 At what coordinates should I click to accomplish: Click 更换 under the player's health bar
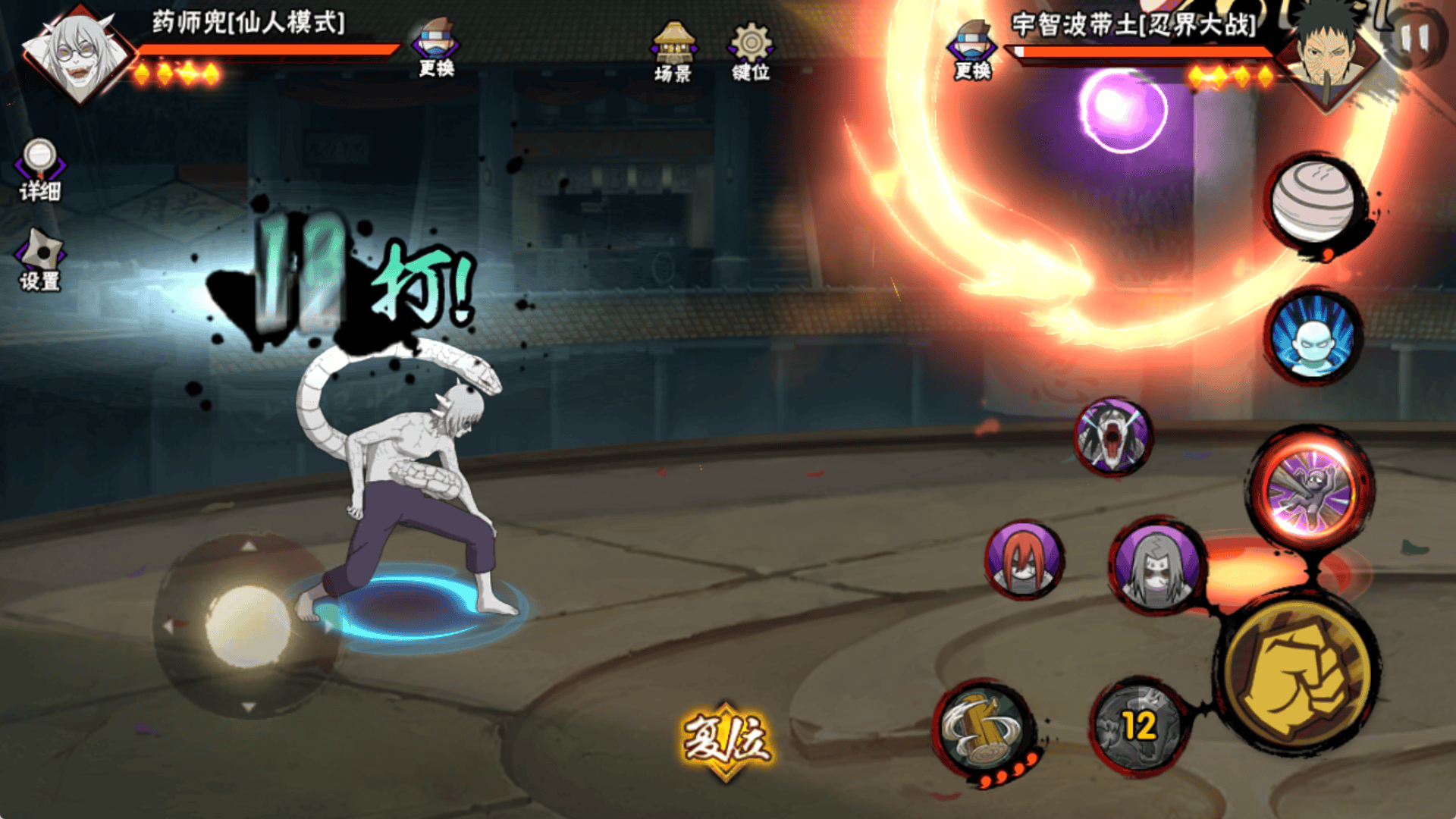(436, 49)
